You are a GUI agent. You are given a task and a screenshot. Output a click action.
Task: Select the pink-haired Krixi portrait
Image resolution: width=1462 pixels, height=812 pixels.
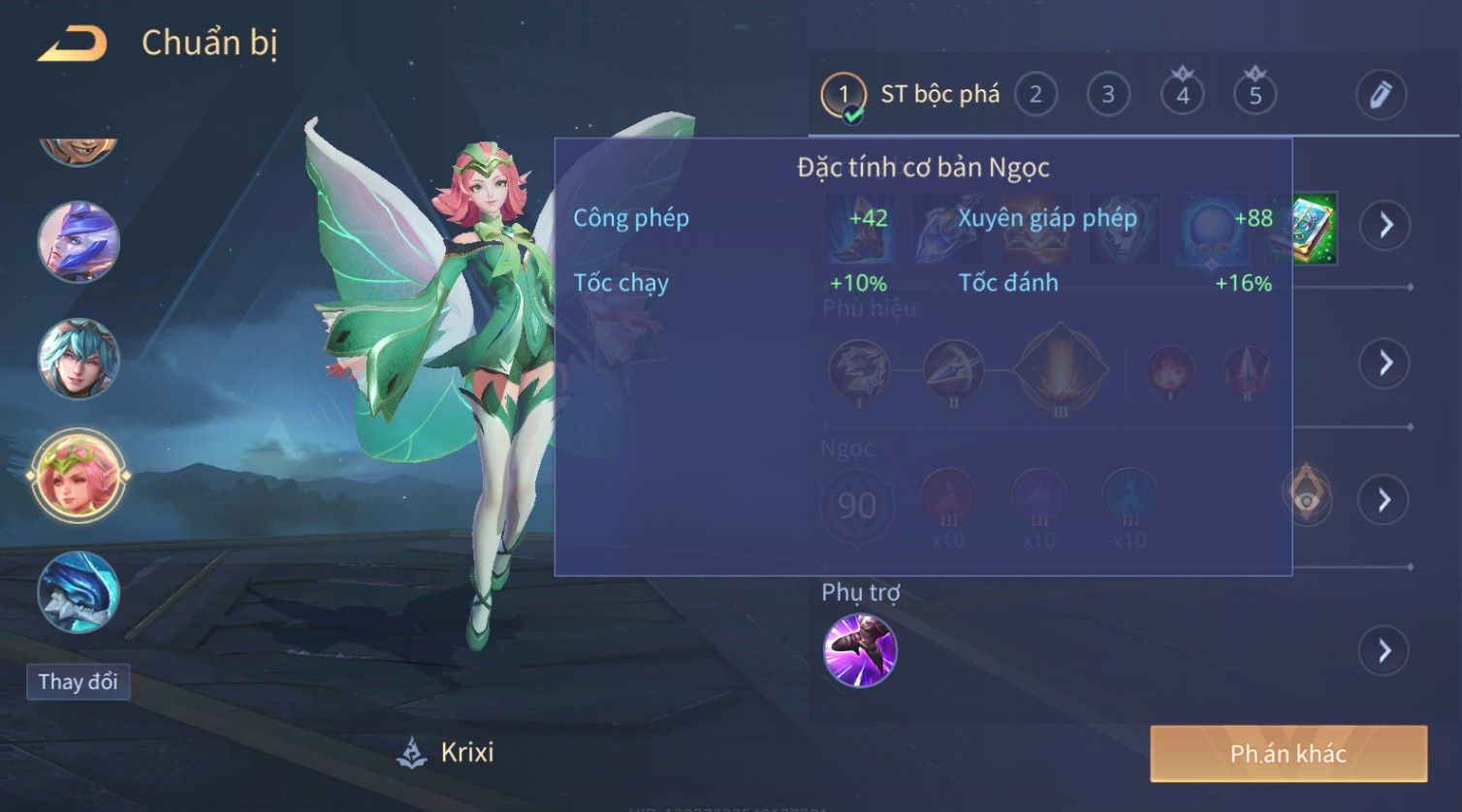tap(79, 476)
